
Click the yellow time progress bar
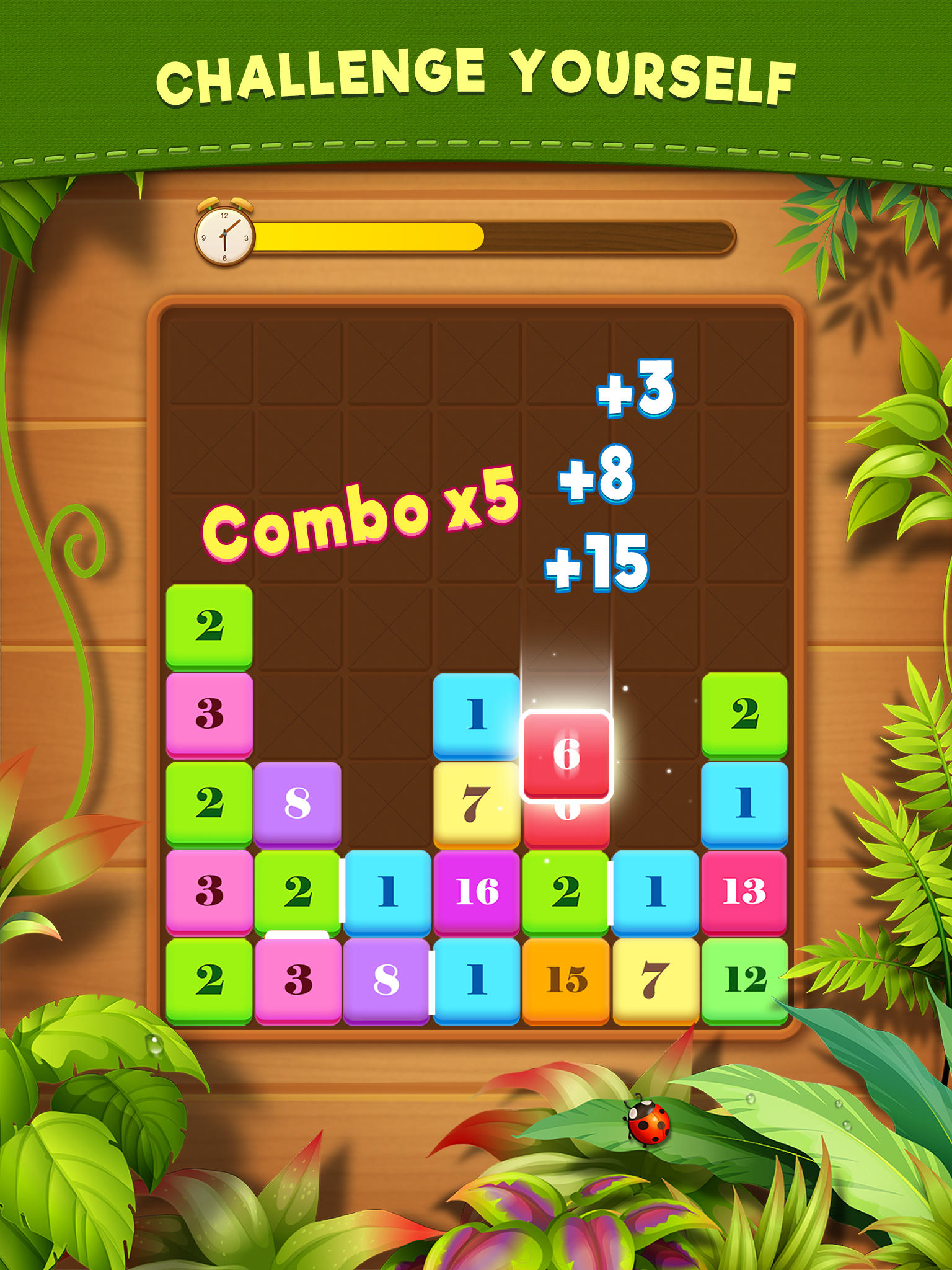click(x=372, y=236)
